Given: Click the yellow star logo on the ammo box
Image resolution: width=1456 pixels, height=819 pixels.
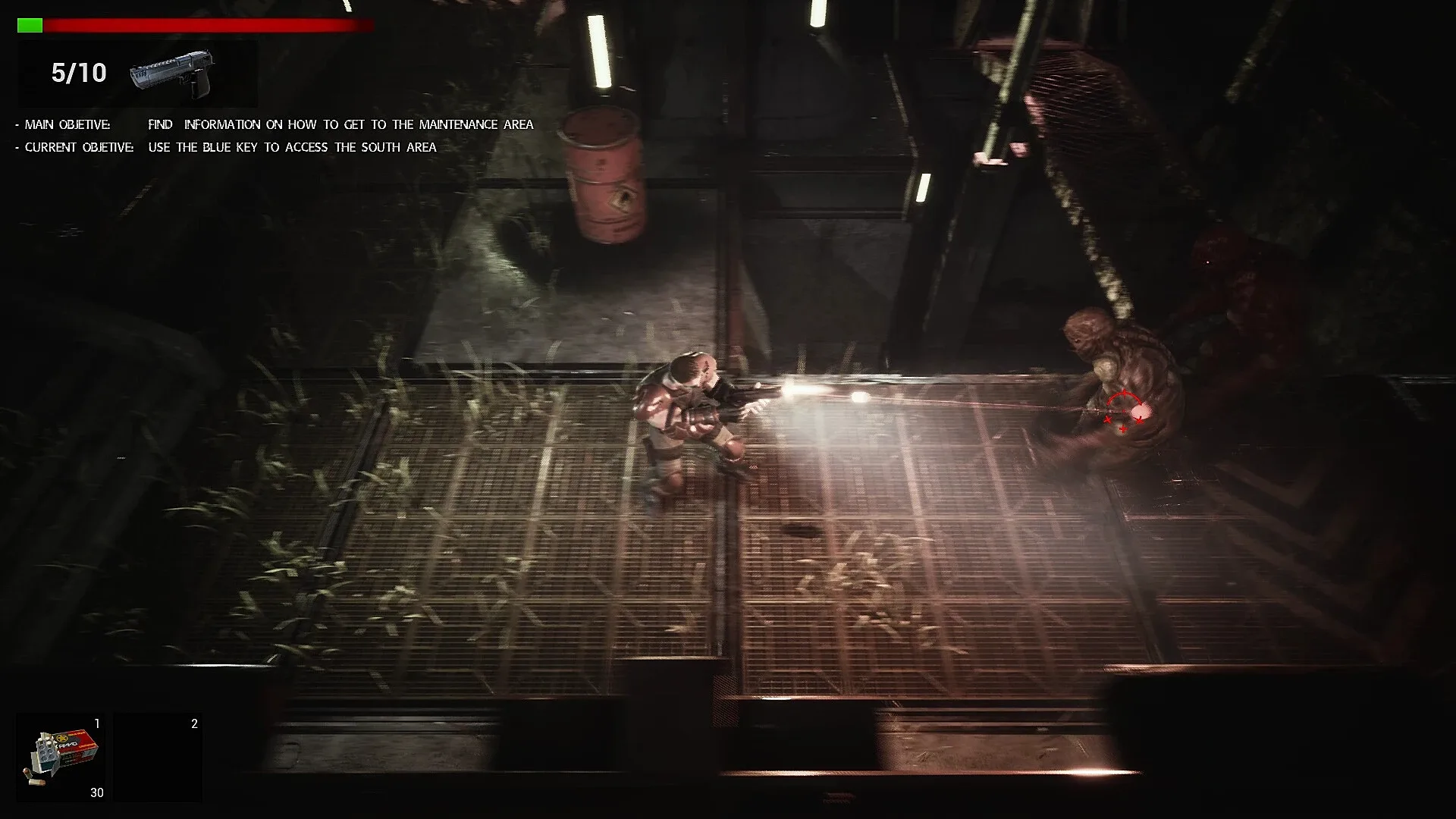Looking at the screenshot, I should click(x=59, y=737).
